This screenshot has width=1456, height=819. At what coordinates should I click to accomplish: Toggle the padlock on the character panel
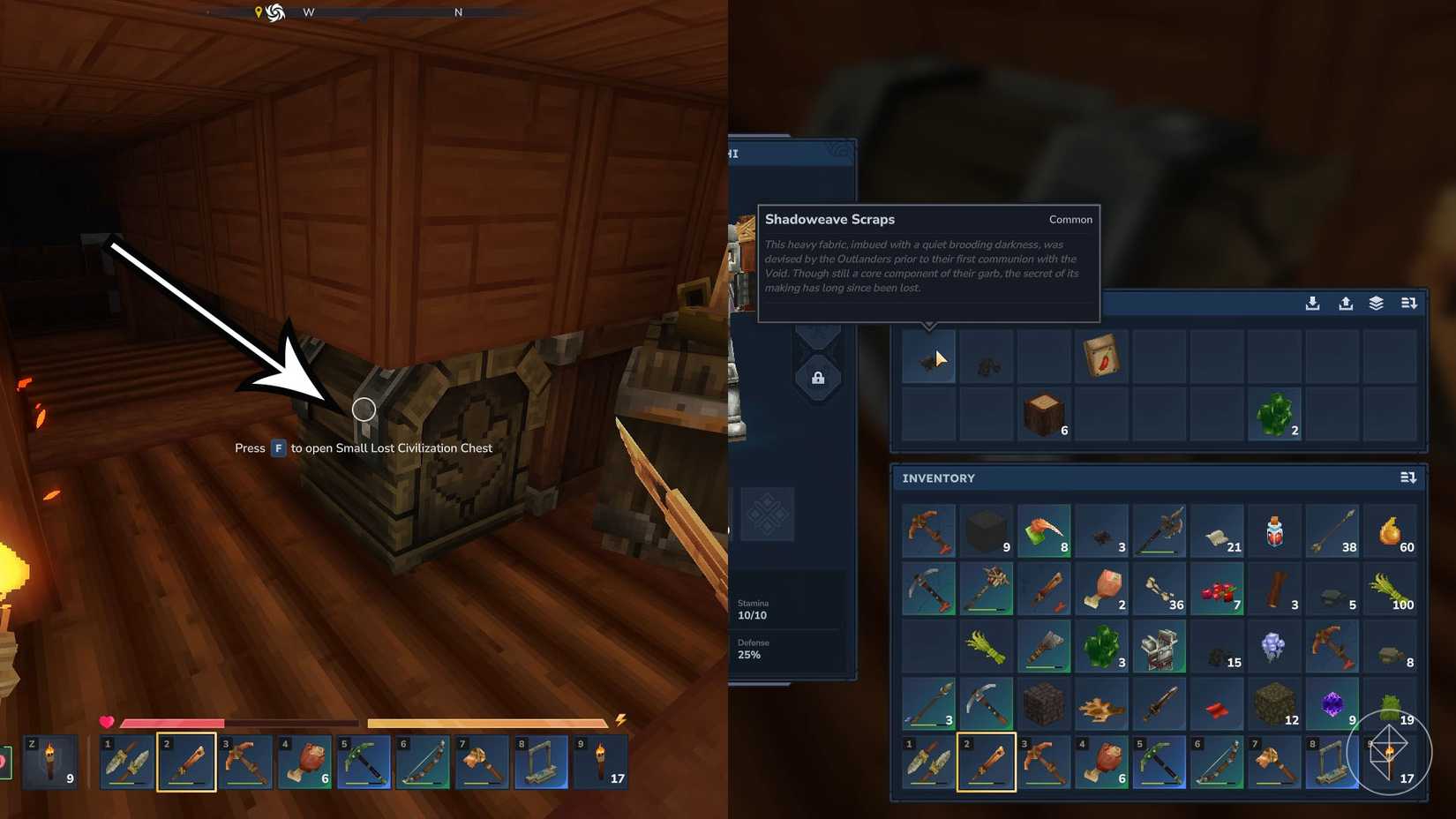point(818,377)
